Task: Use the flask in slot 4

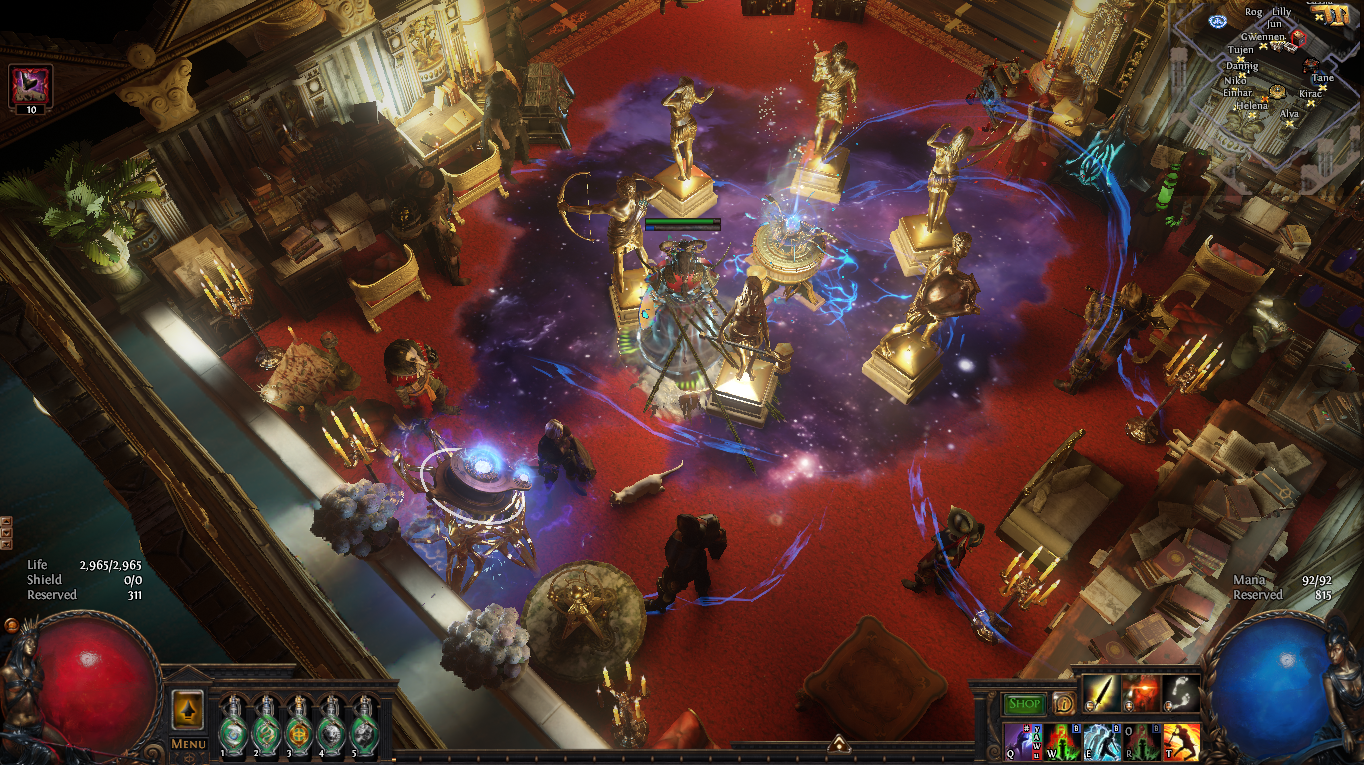Action: click(x=331, y=725)
